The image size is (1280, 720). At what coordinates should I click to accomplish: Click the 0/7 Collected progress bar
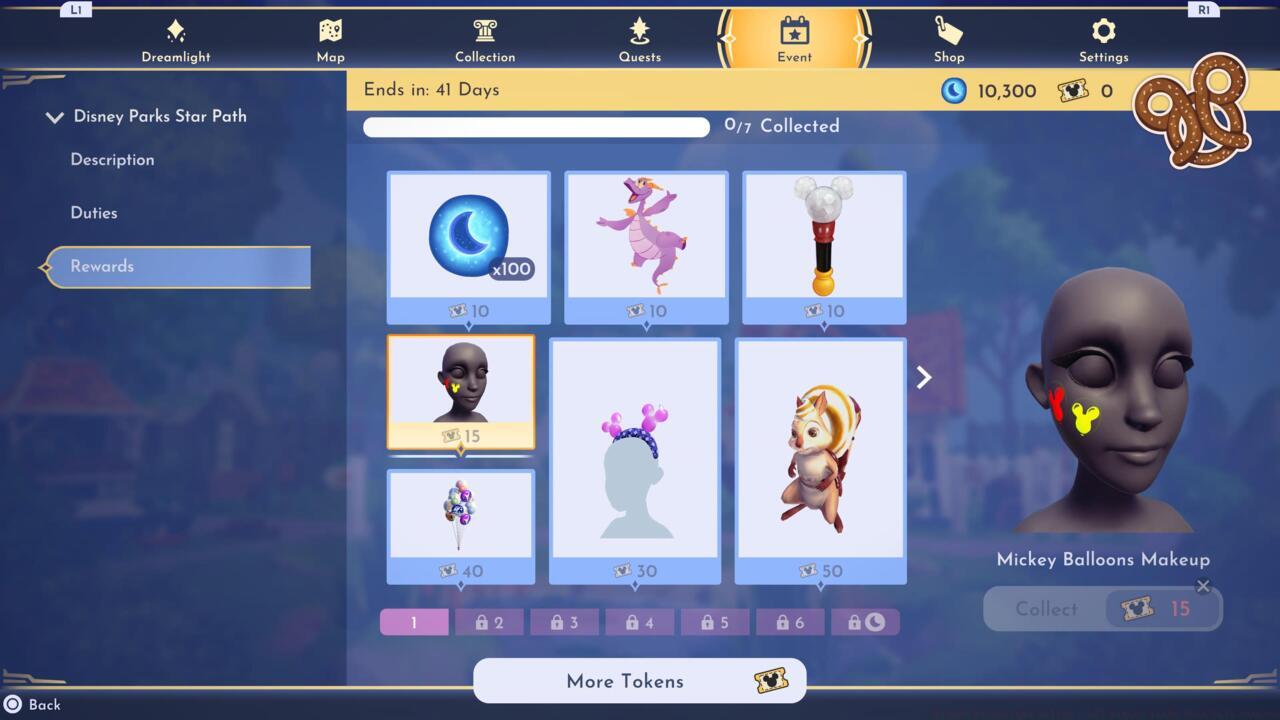pos(536,127)
